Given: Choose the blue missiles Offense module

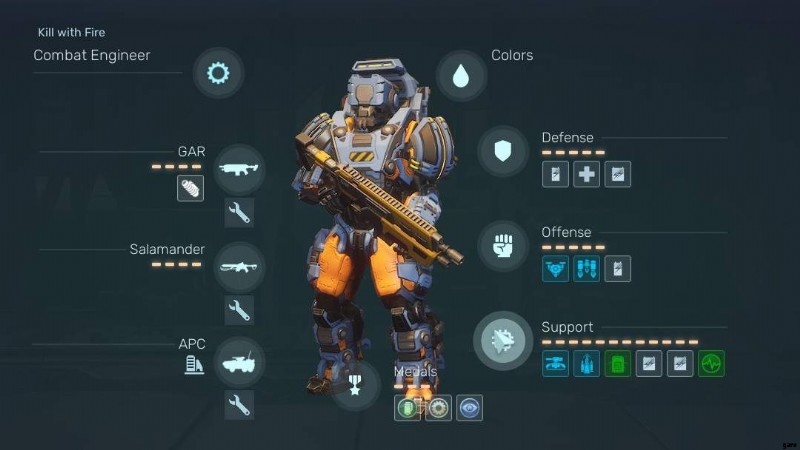Looking at the screenshot, I should (587, 269).
